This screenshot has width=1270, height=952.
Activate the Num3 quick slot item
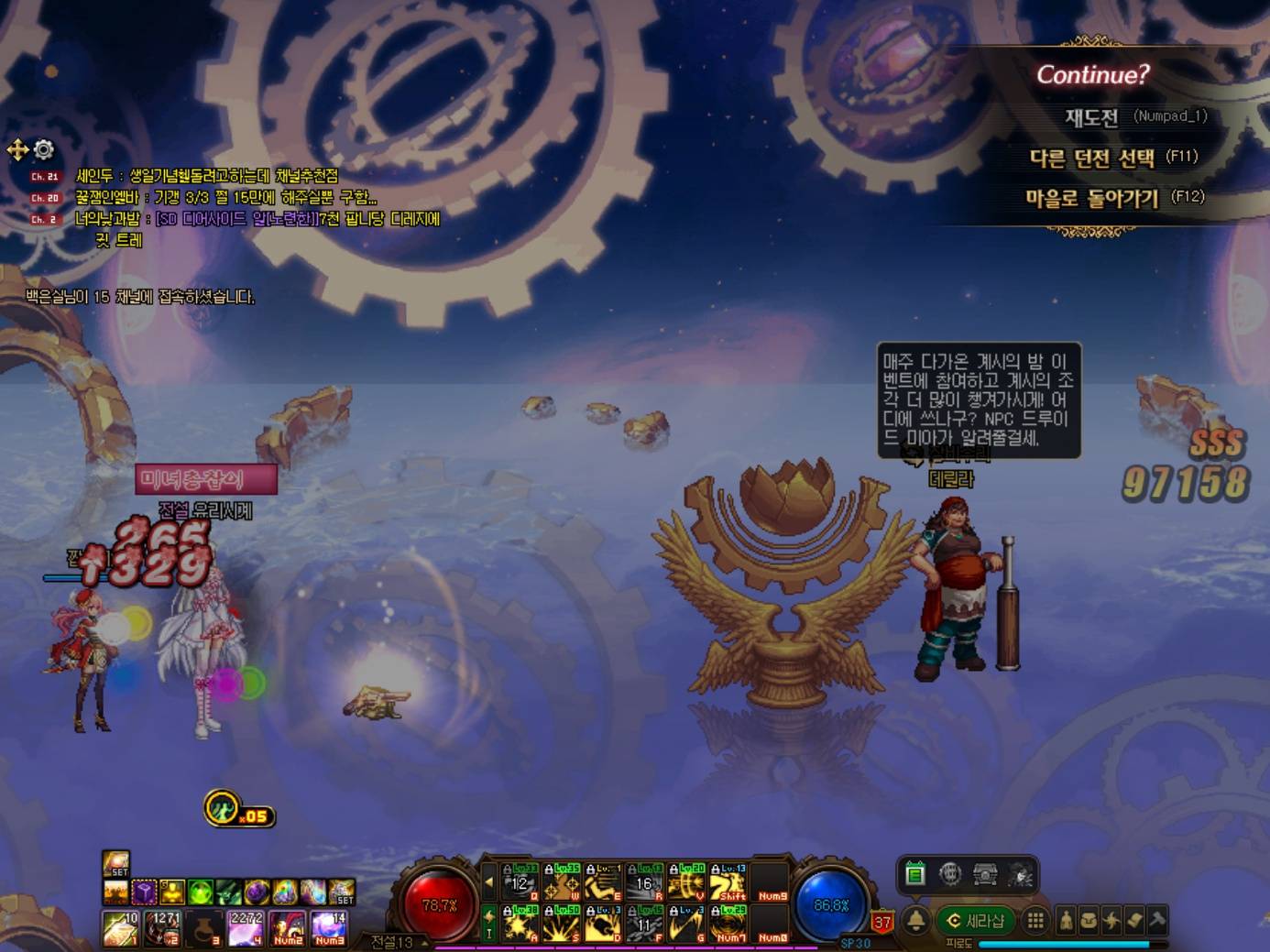[328, 927]
